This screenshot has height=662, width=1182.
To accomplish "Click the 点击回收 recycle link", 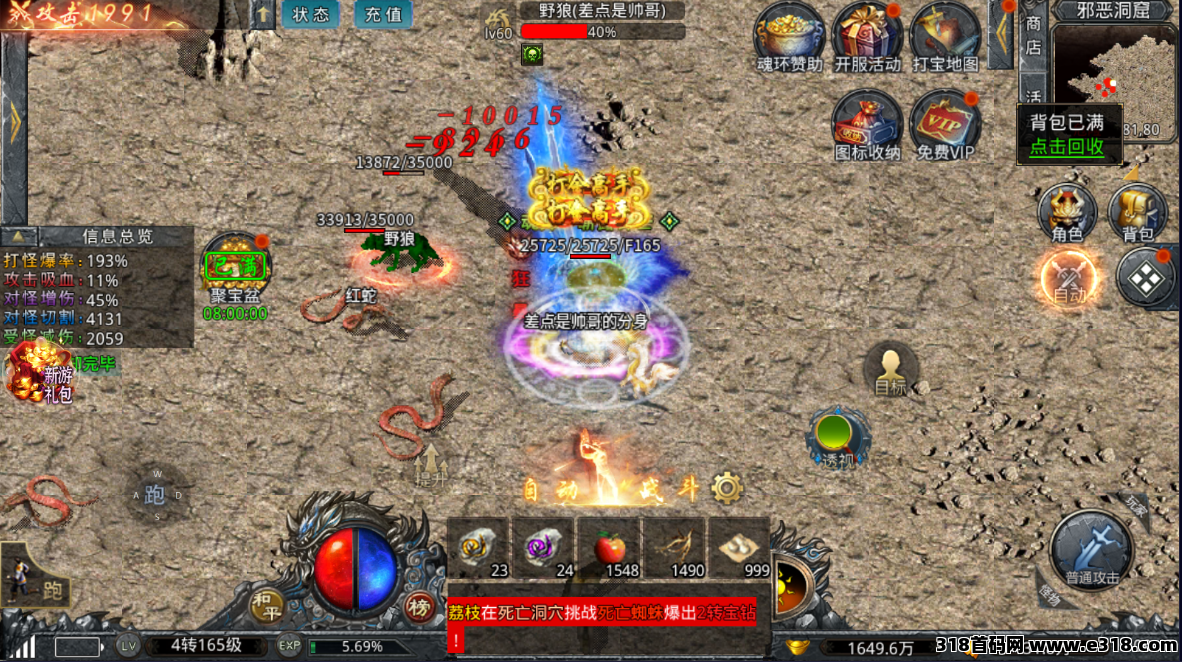I will (1067, 147).
